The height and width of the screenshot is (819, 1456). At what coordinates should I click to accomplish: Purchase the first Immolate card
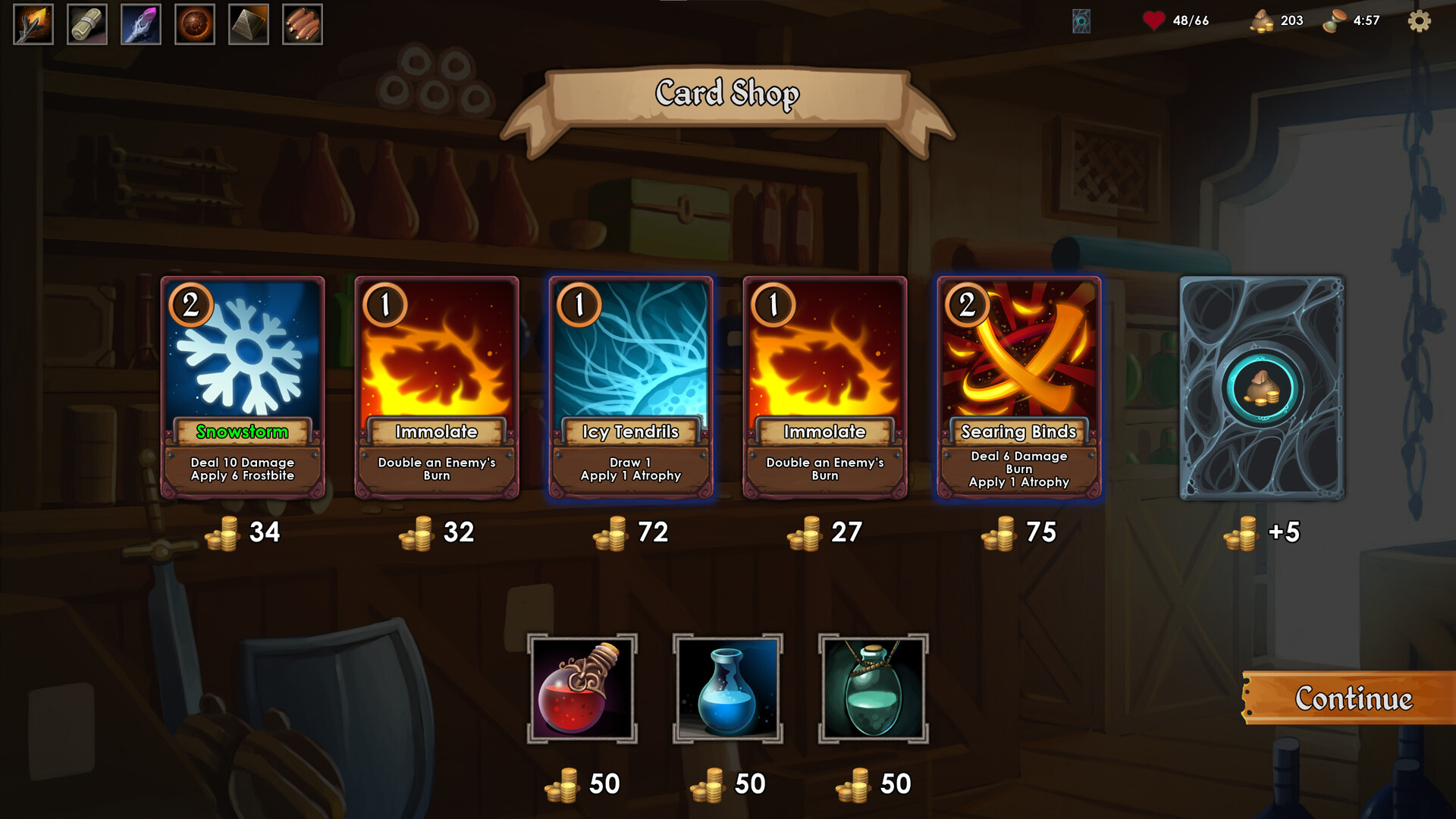click(x=437, y=387)
